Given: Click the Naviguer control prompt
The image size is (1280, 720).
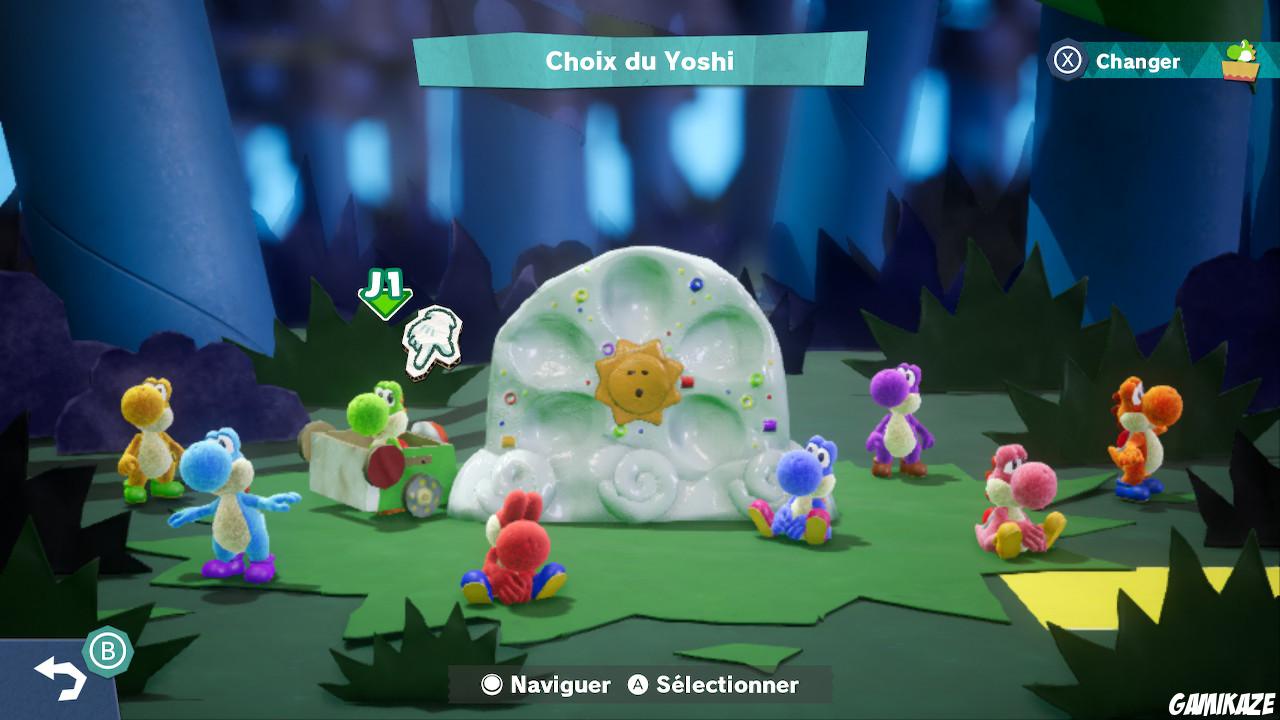Looking at the screenshot, I should point(549,686).
